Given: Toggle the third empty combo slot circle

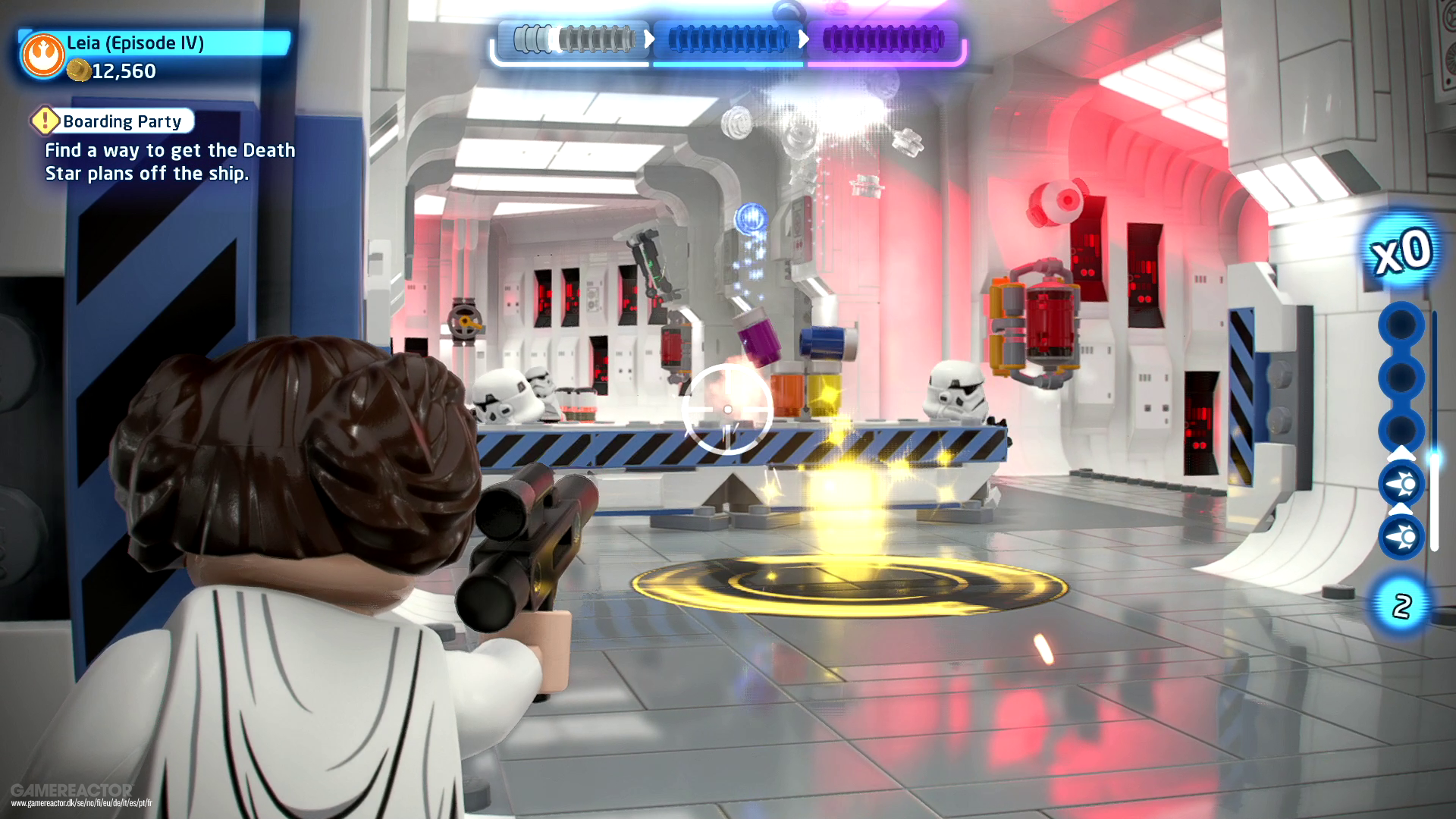Looking at the screenshot, I should click(x=1401, y=428).
